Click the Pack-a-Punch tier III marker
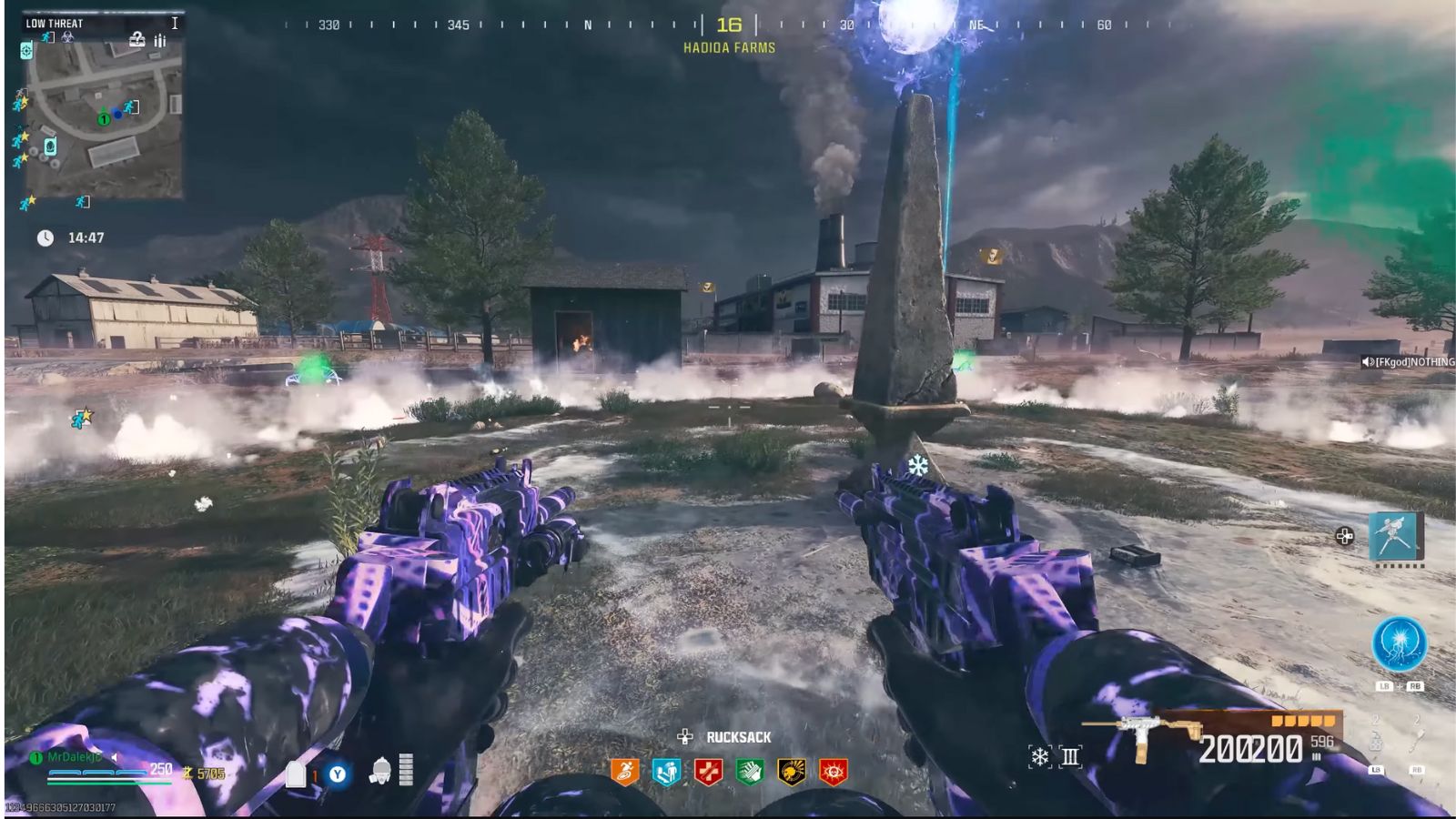 (x=1071, y=756)
